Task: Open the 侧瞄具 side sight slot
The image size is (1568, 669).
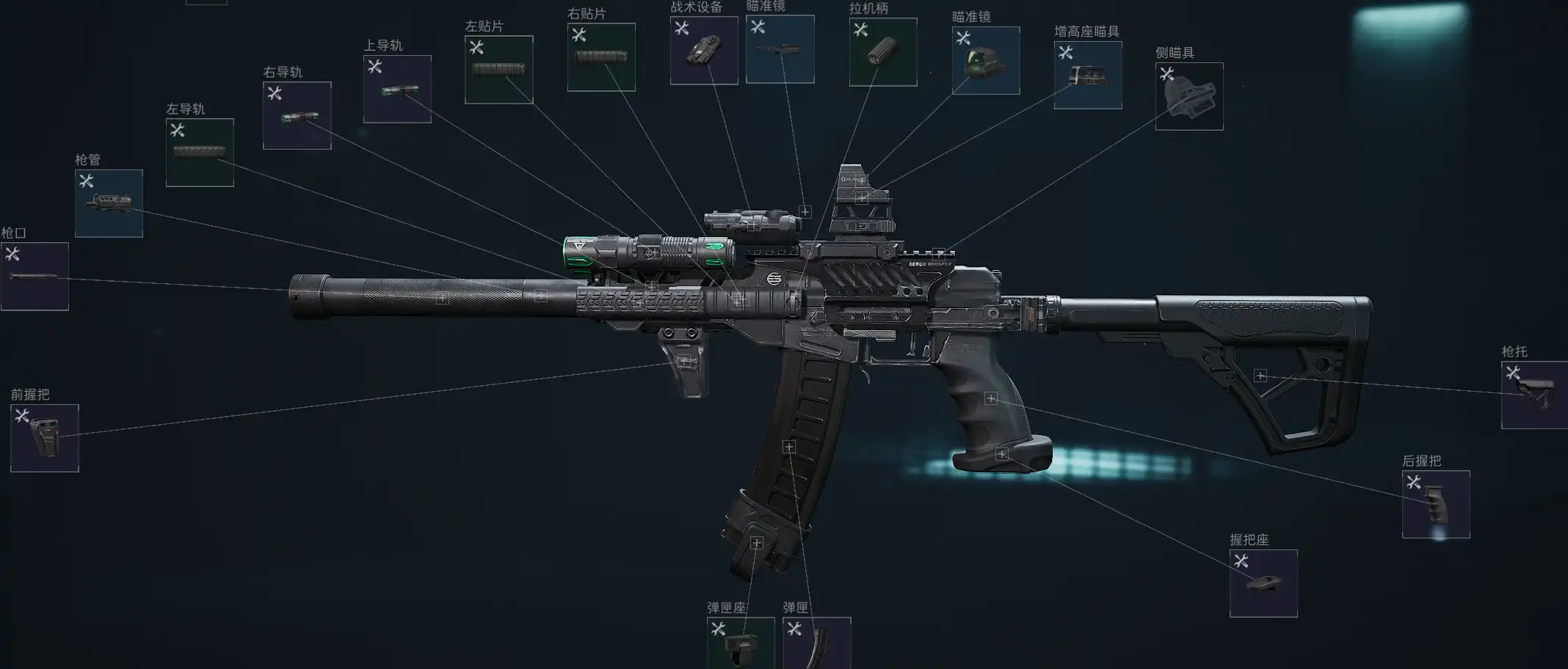Action: [x=1188, y=96]
